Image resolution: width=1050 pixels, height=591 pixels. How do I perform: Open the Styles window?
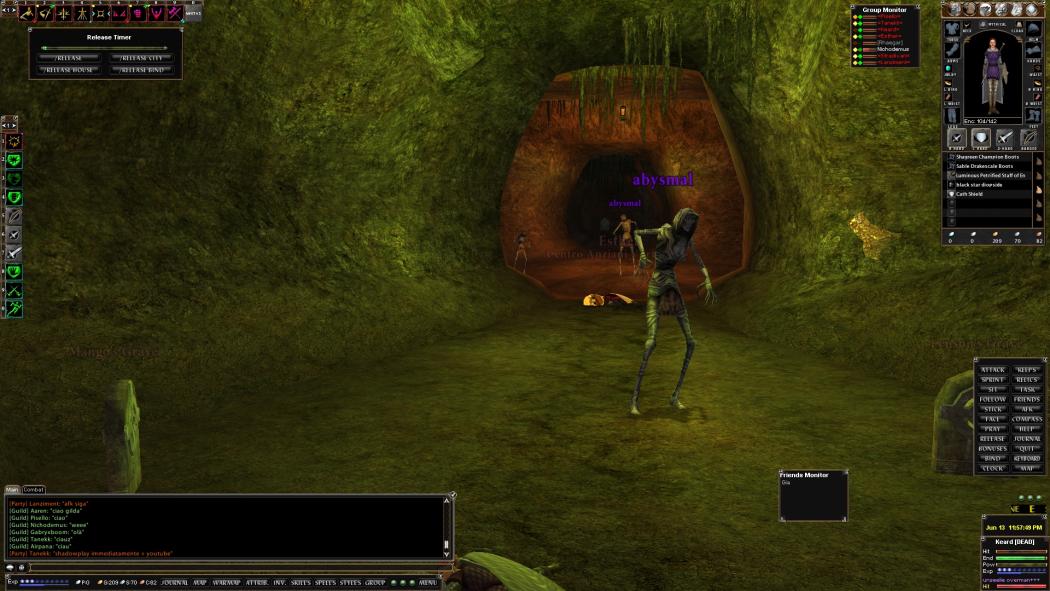pos(350,582)
